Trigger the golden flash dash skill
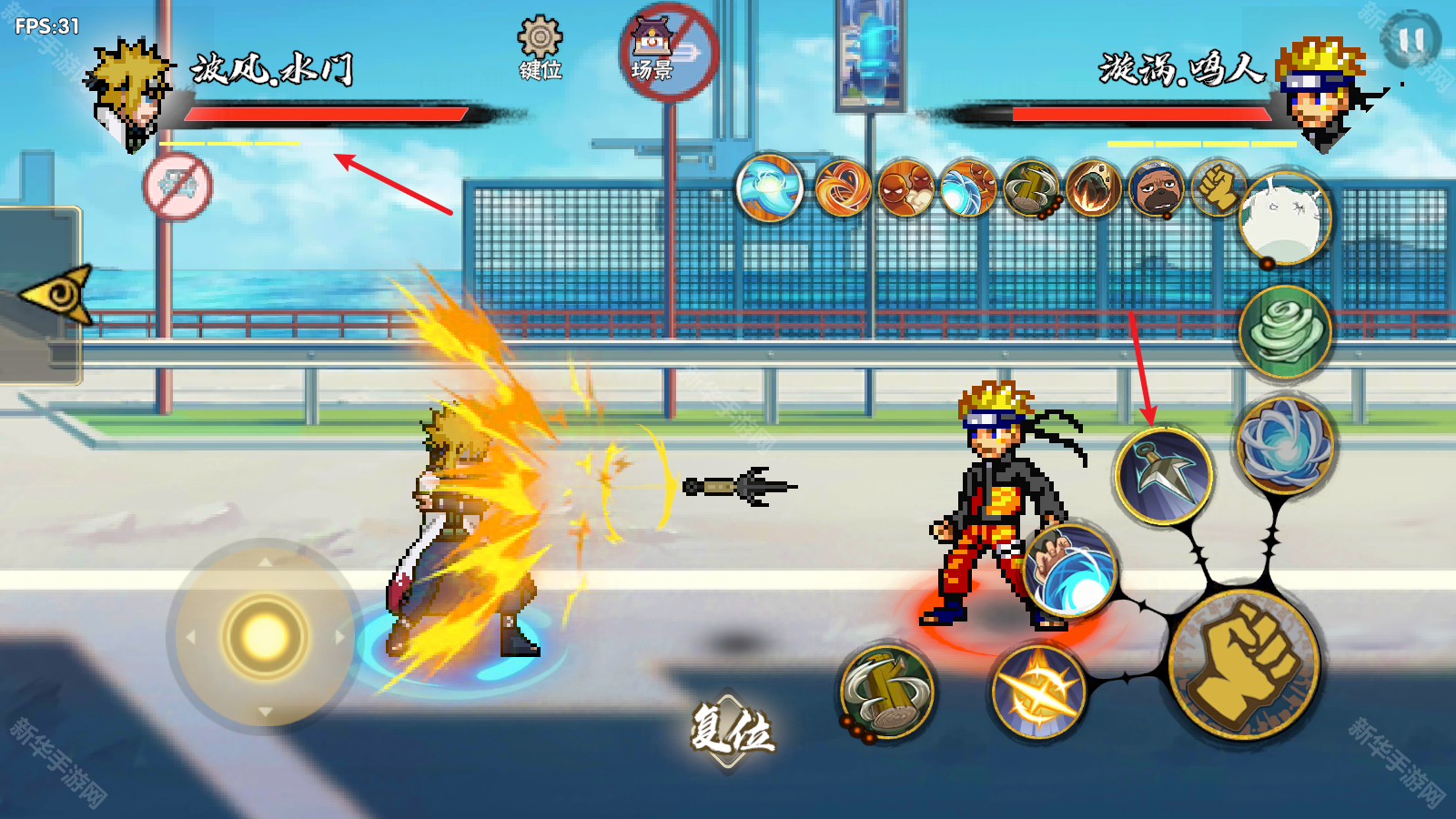The width and height of the screenshot is (1456, 819). (x=1038, y=692)
